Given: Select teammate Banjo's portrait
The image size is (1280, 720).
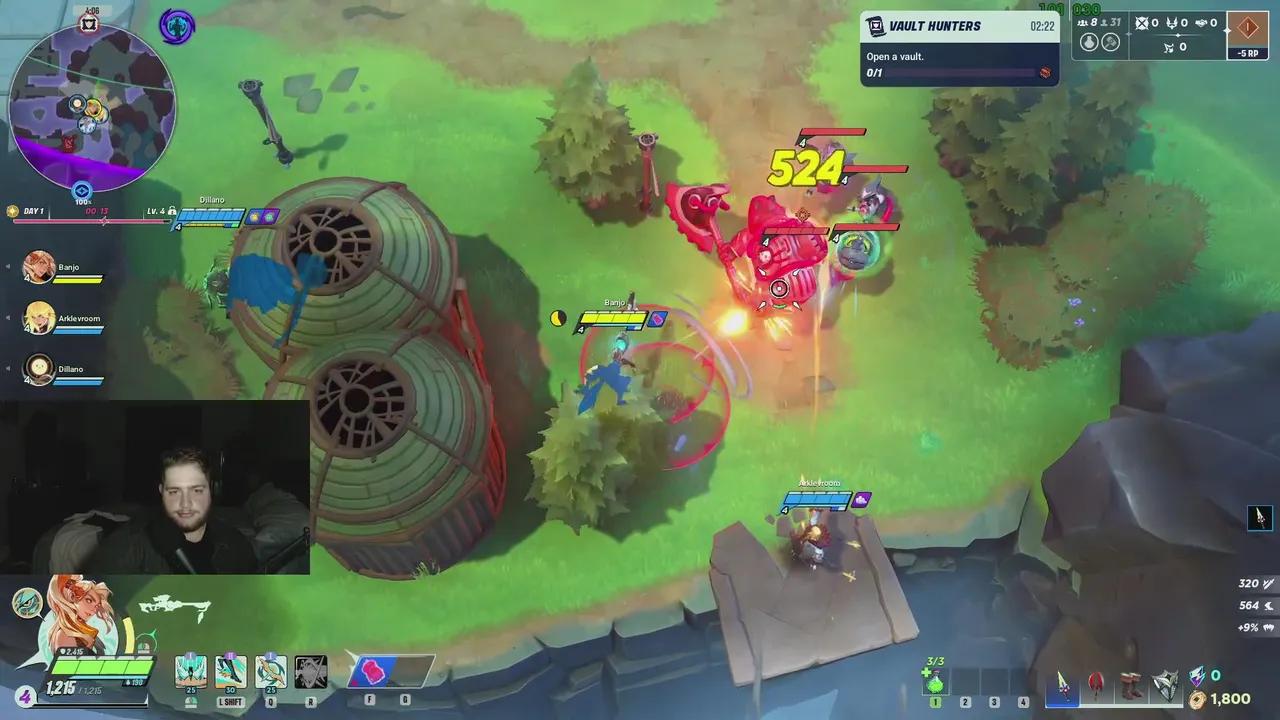Looking at the screenshot, I should click(x=39, y=267).
